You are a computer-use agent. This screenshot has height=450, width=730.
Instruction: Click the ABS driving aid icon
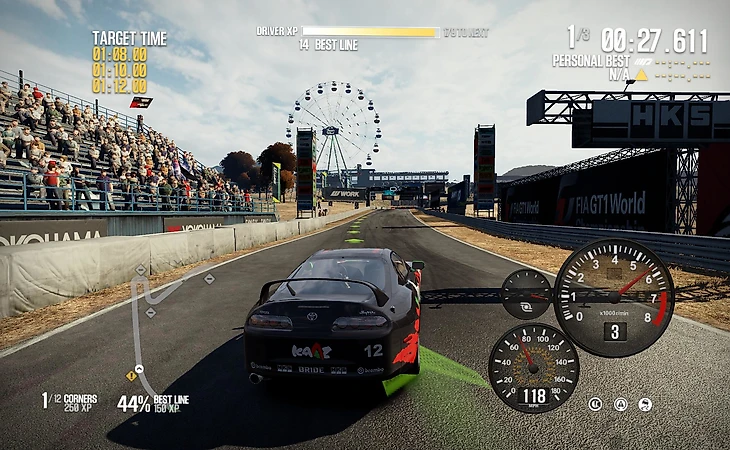click(x=595, y=404)
